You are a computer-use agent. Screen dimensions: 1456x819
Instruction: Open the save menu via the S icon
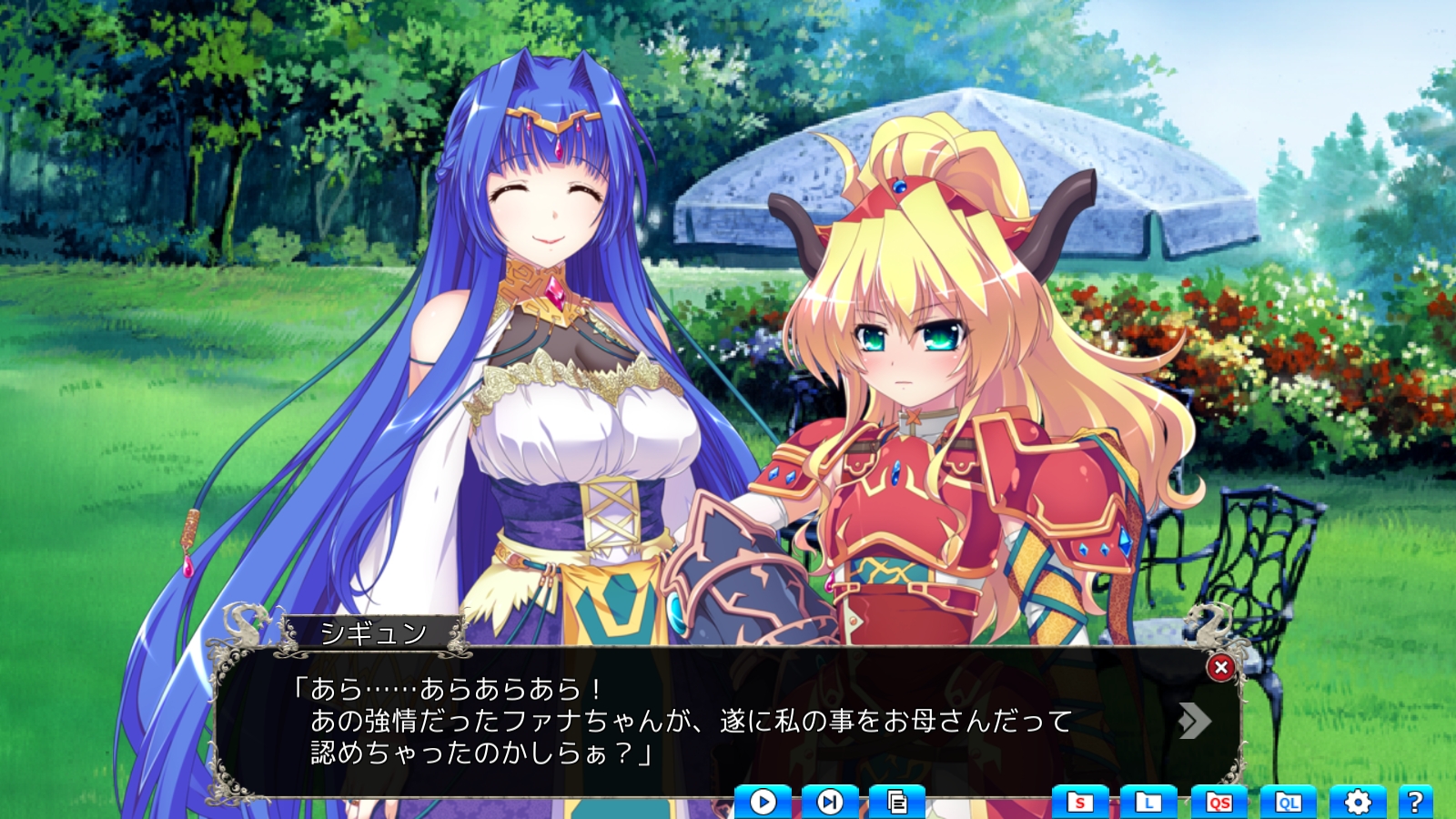point(1082,801)
